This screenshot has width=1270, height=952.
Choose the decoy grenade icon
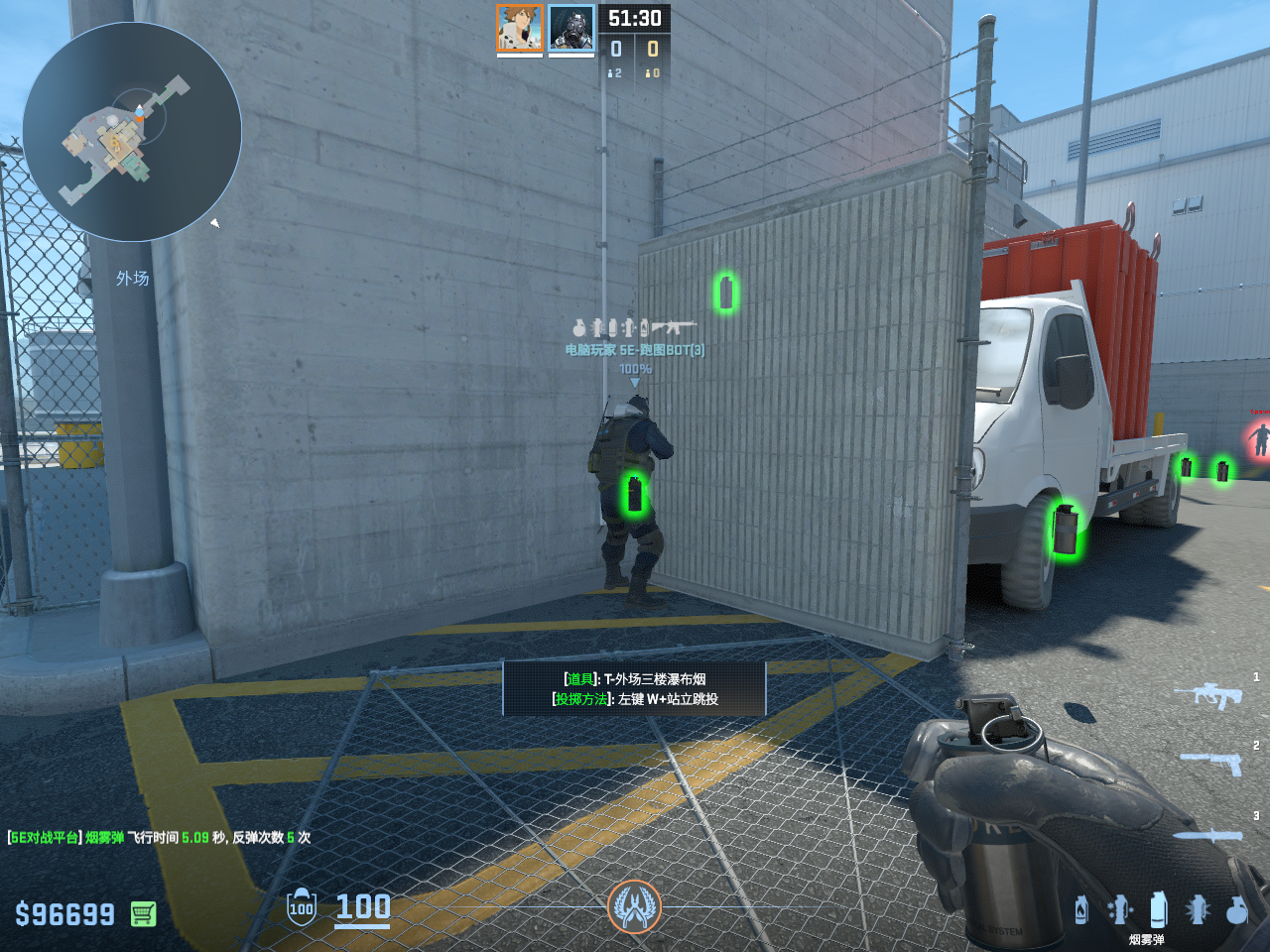click(x=1120, y=909)
